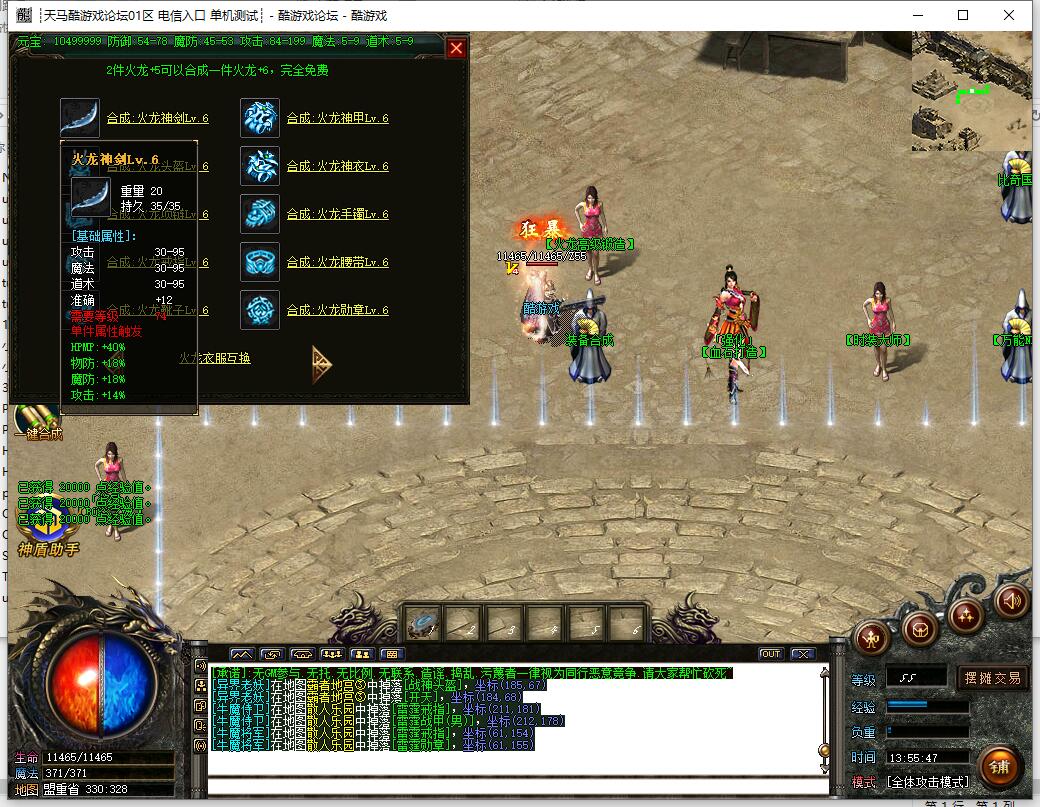Screen dimensions: 1040x807
Task: Go to next page with the arrow
Action: coord(321,363)
